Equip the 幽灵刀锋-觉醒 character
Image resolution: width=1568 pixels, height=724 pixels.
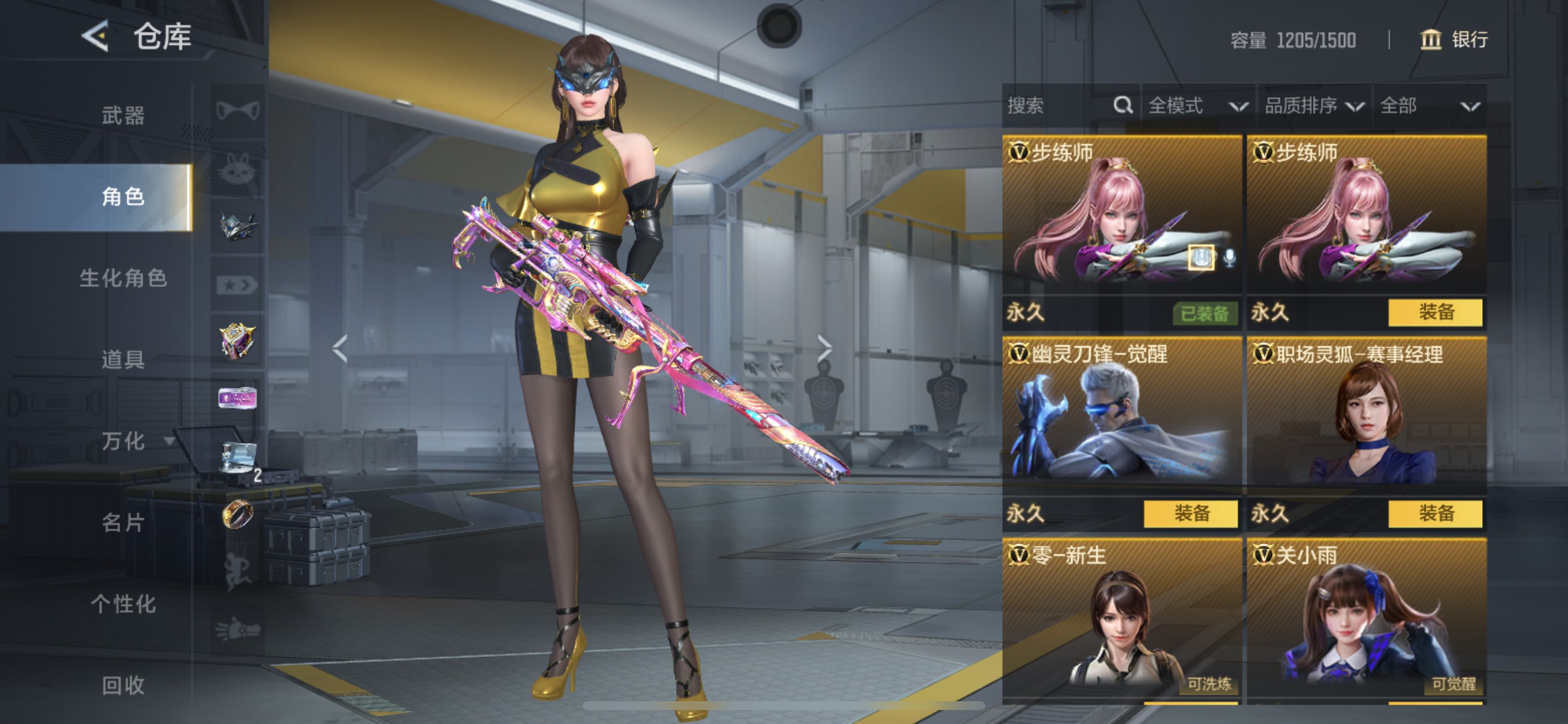[x=1190, y=514]
